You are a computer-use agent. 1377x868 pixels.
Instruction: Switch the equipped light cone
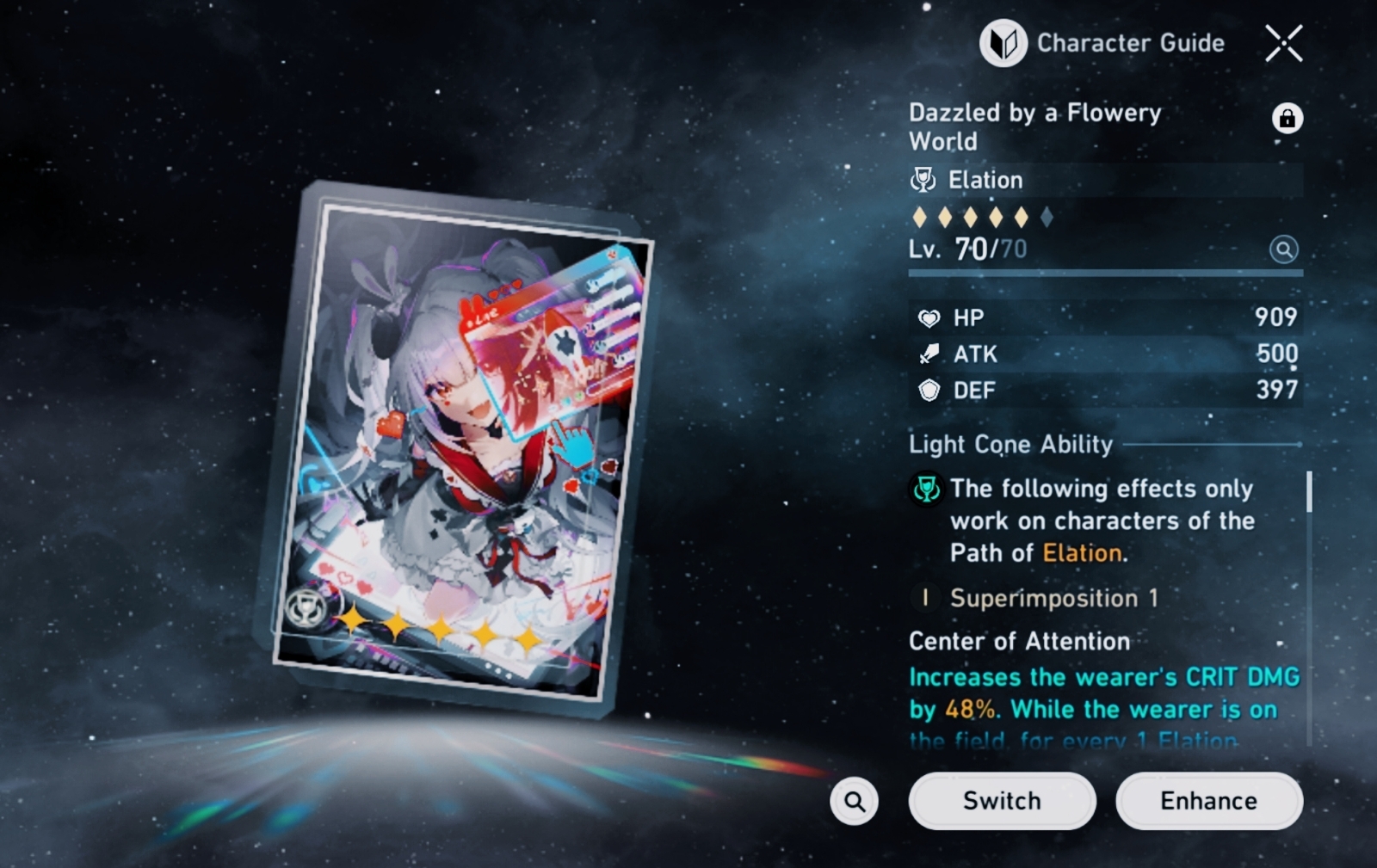point(1002,801)
